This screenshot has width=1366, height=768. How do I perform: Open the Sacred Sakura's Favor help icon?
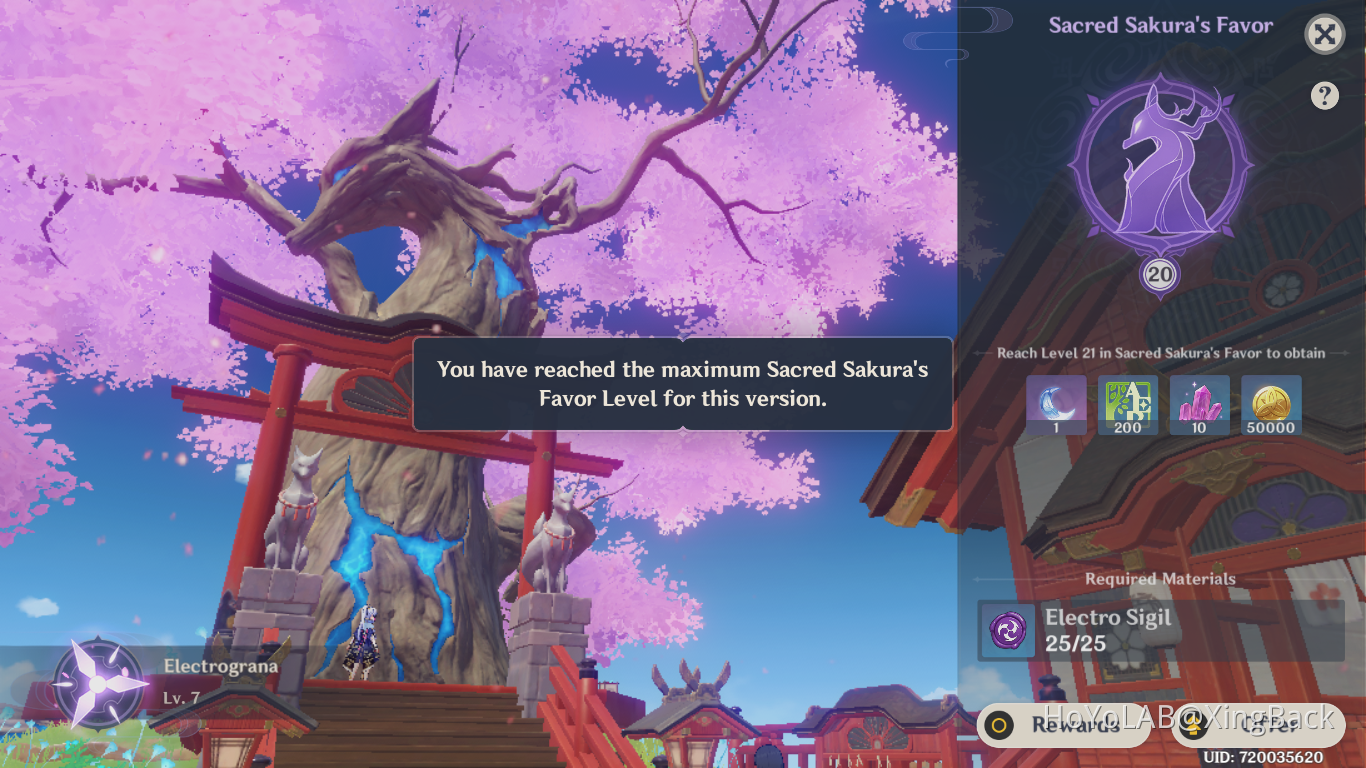click(x=1325, y=95)
